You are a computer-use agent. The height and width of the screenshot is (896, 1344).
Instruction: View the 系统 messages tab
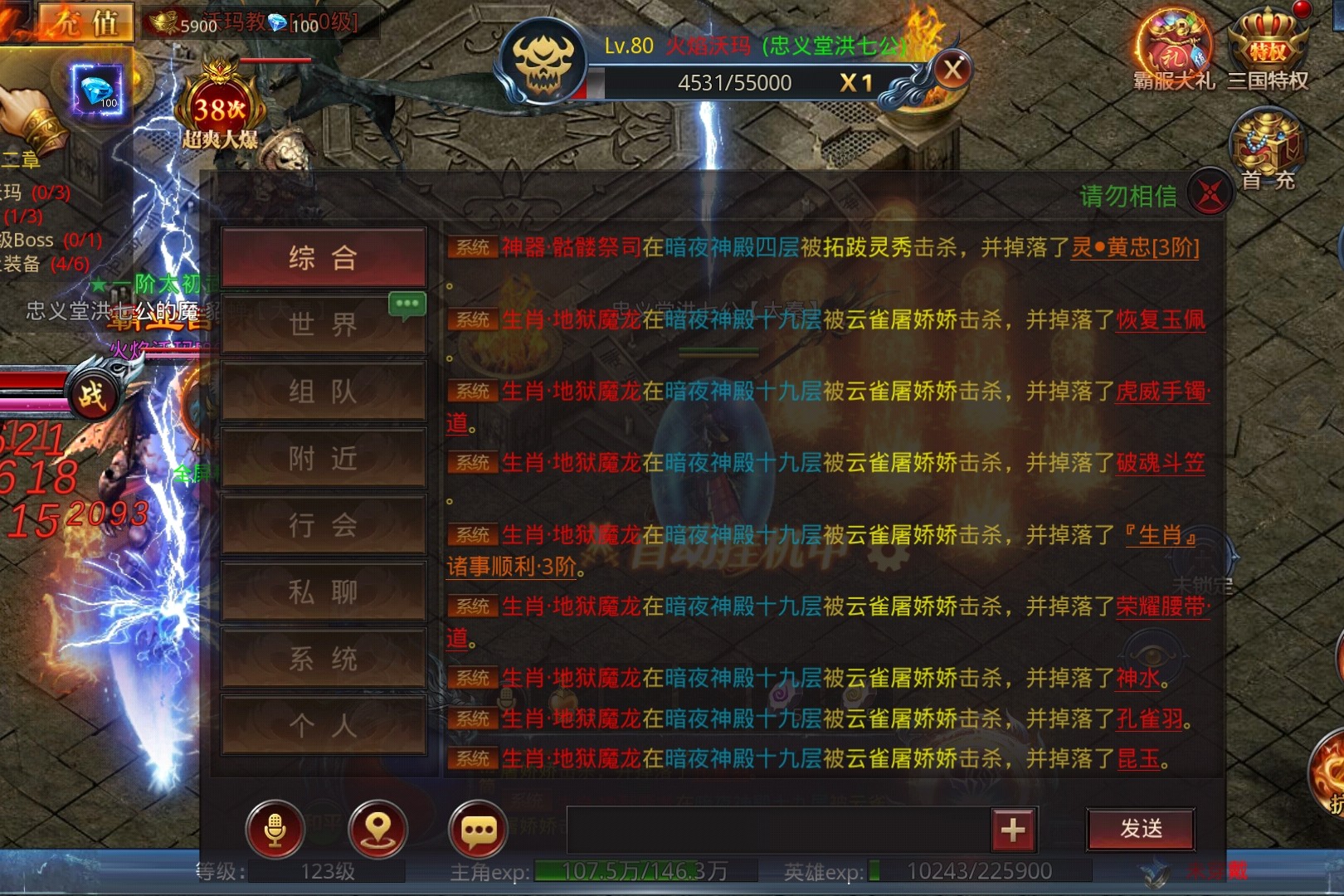tap(324, 659)
